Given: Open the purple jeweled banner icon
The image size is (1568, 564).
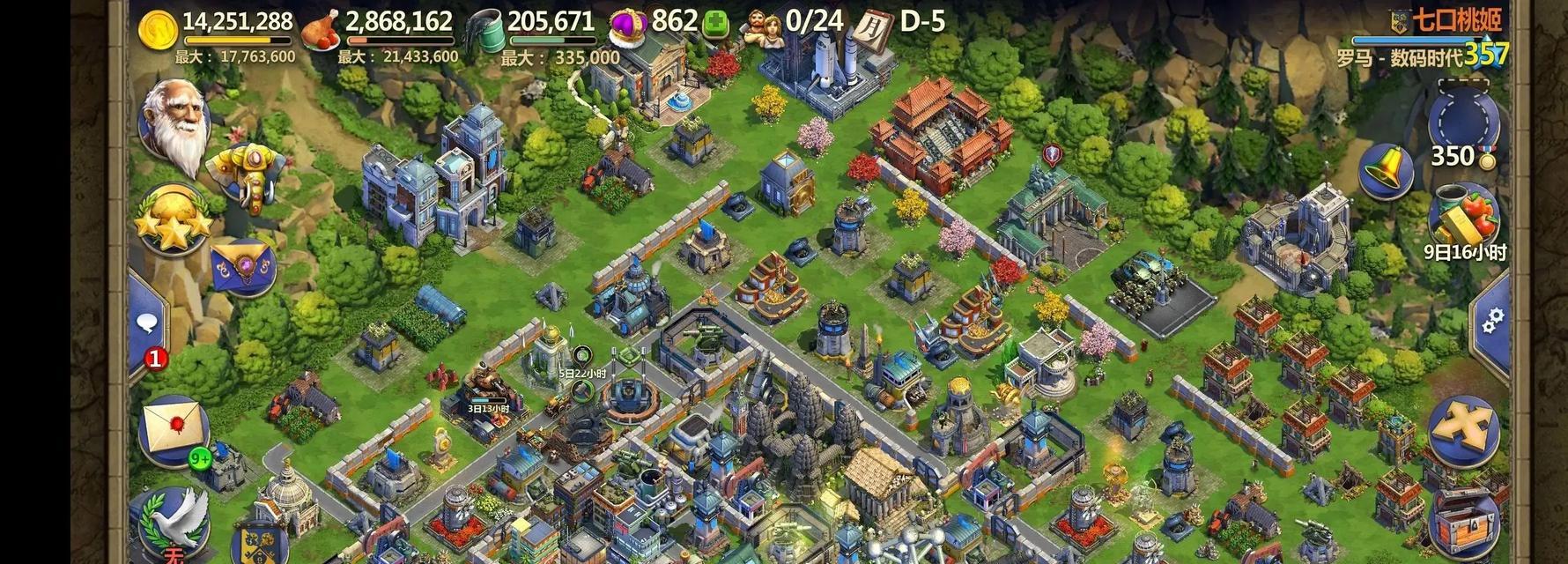Looking at the screenshot, I should [243, 267].
